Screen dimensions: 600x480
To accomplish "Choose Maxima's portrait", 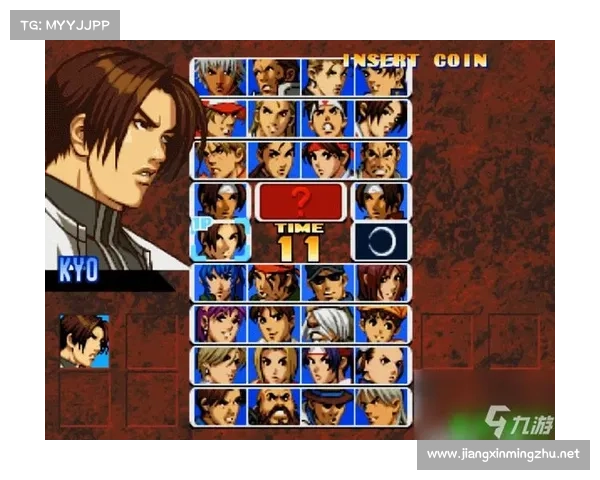I will coord(273,76).
